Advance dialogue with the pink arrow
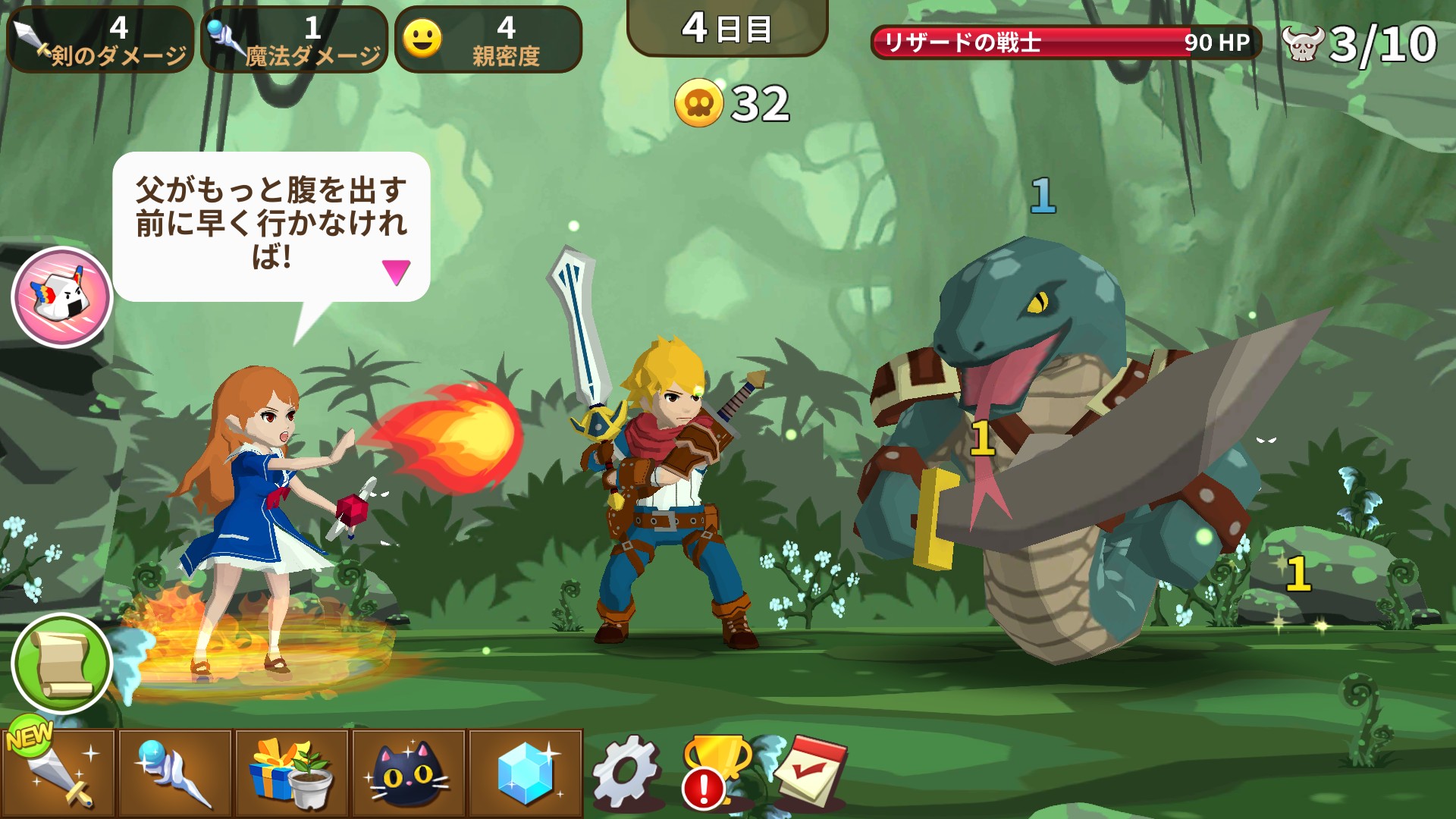 tap(396, 271)
